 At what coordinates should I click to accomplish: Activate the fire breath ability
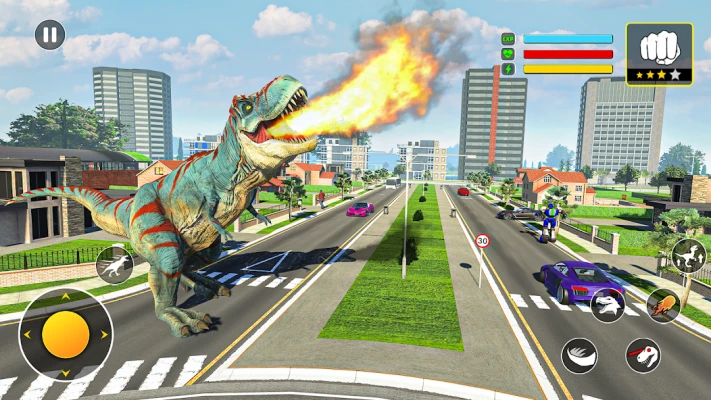click(x=662, y=305)
